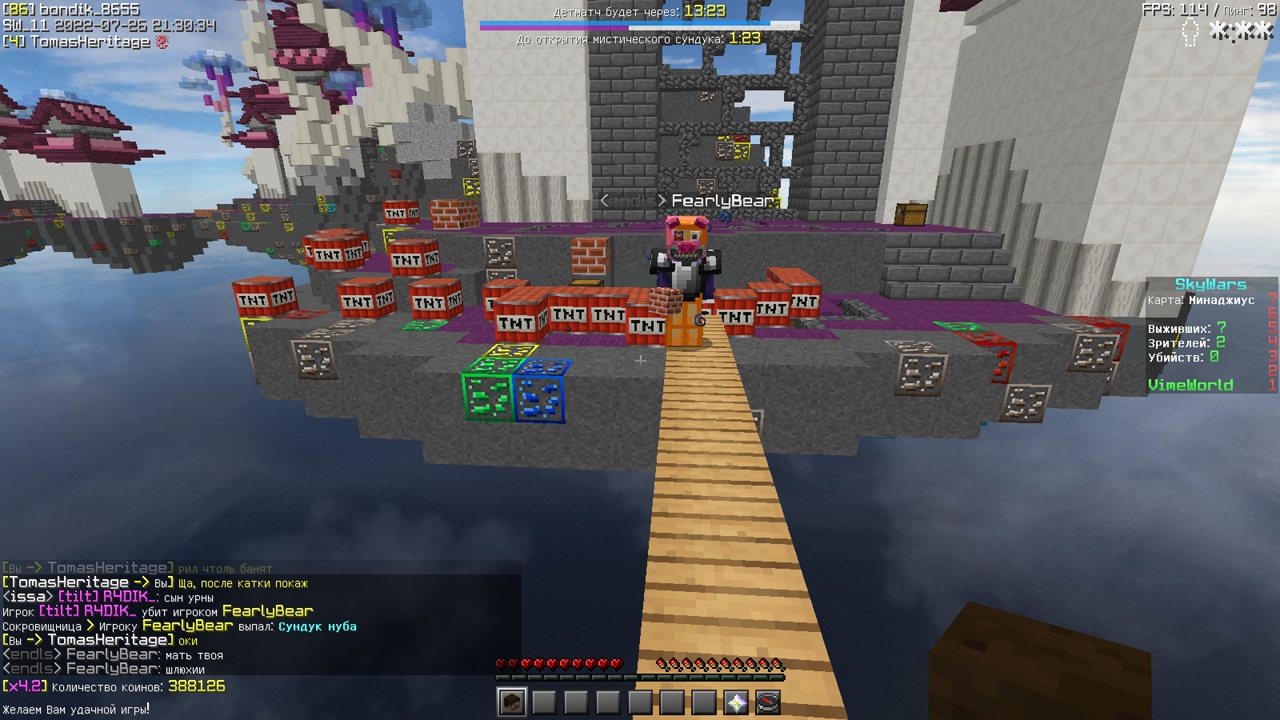Screen dimensions: 1280x720
Task: Click the first empty hotbar slot
Action: (x=545, y=703)
